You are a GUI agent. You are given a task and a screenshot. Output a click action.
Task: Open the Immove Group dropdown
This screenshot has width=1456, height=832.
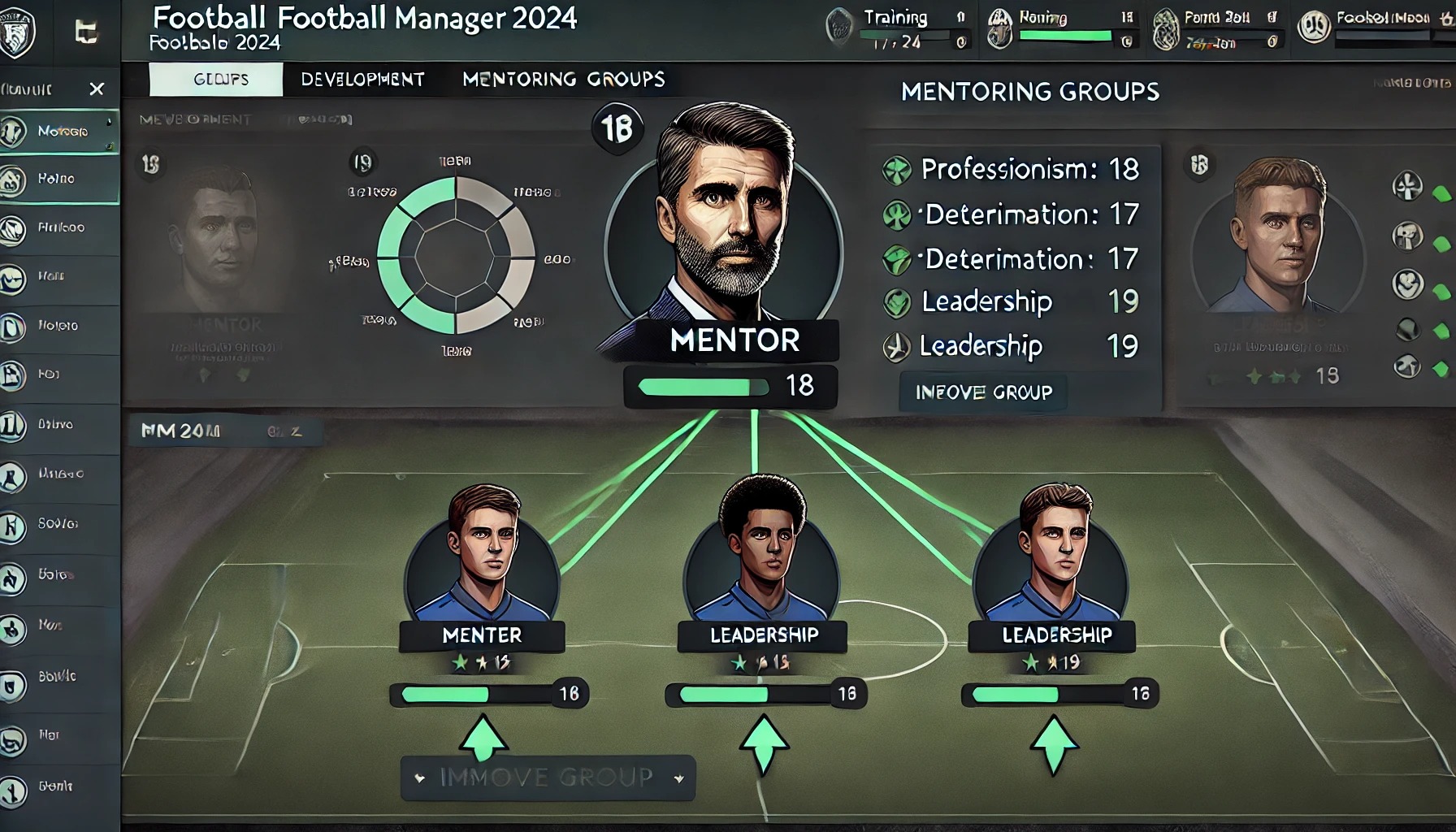[x=548, y=778]
